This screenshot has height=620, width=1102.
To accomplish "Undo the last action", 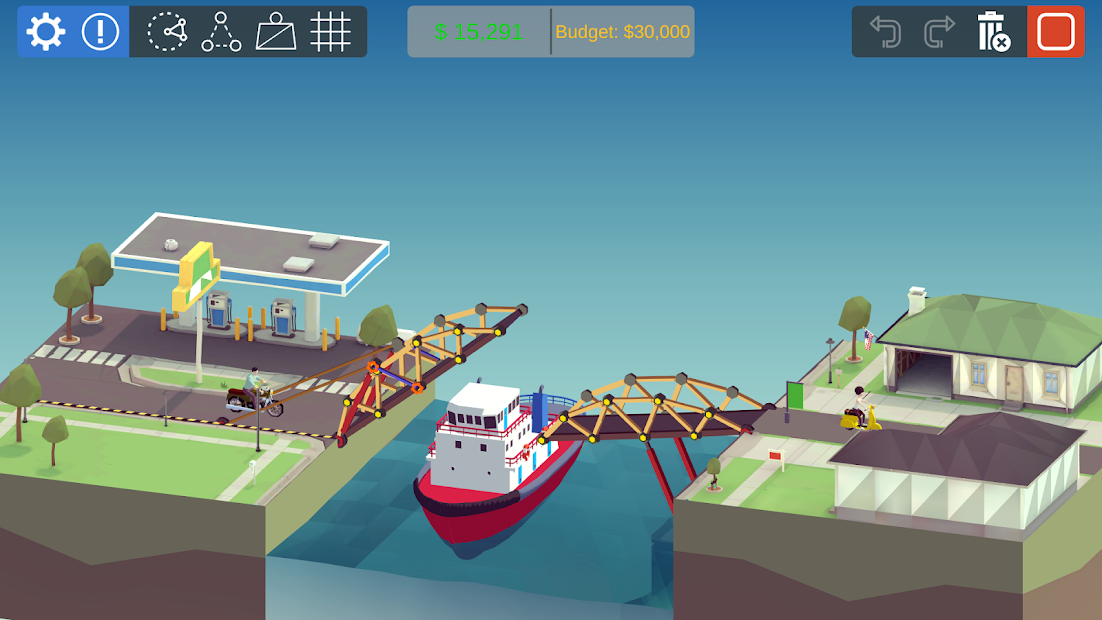I will (x=885, y=32).
